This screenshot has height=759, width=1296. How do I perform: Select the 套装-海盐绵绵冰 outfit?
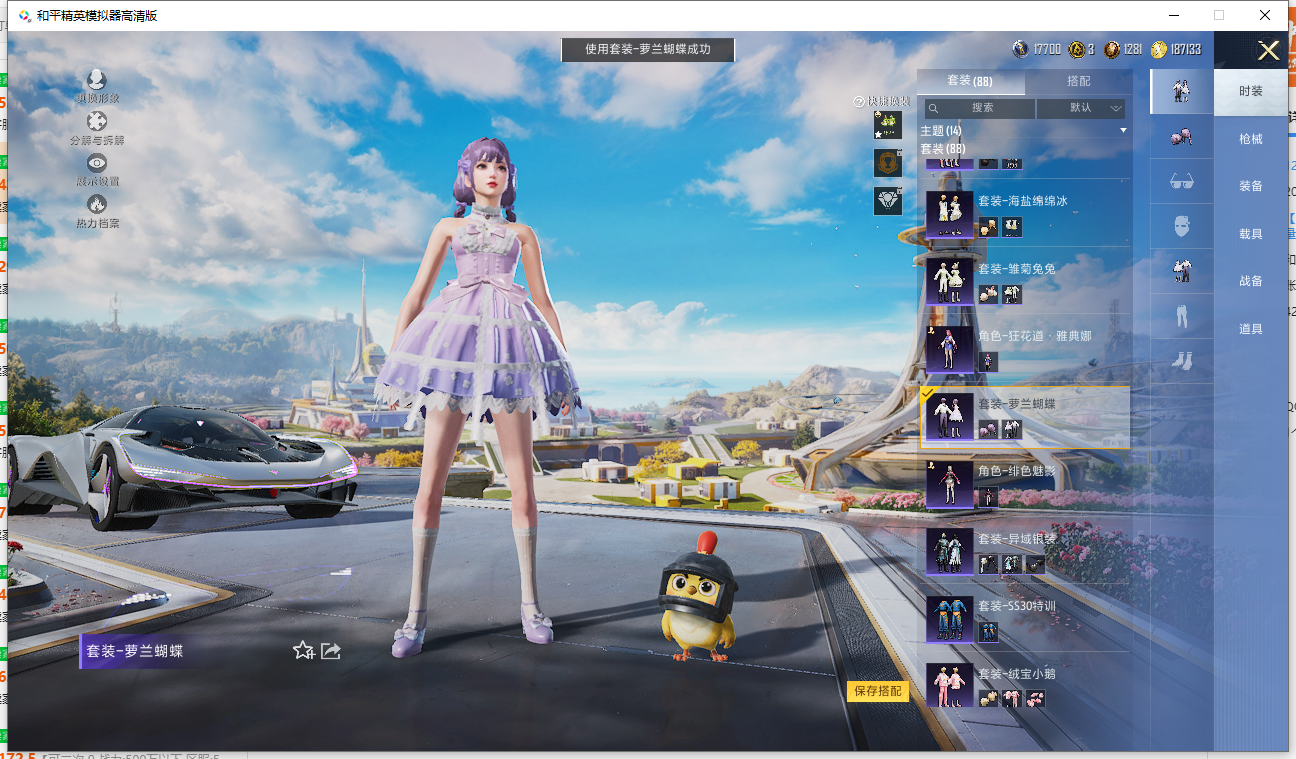(x=1023, y=213)
